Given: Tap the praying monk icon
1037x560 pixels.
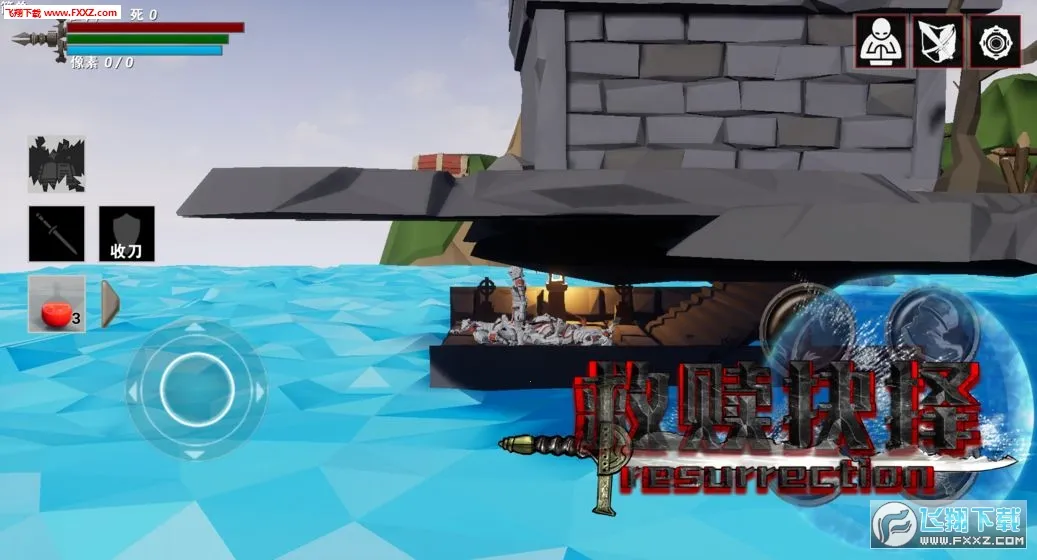Looking at the screenshot, I should coord(881,42).
